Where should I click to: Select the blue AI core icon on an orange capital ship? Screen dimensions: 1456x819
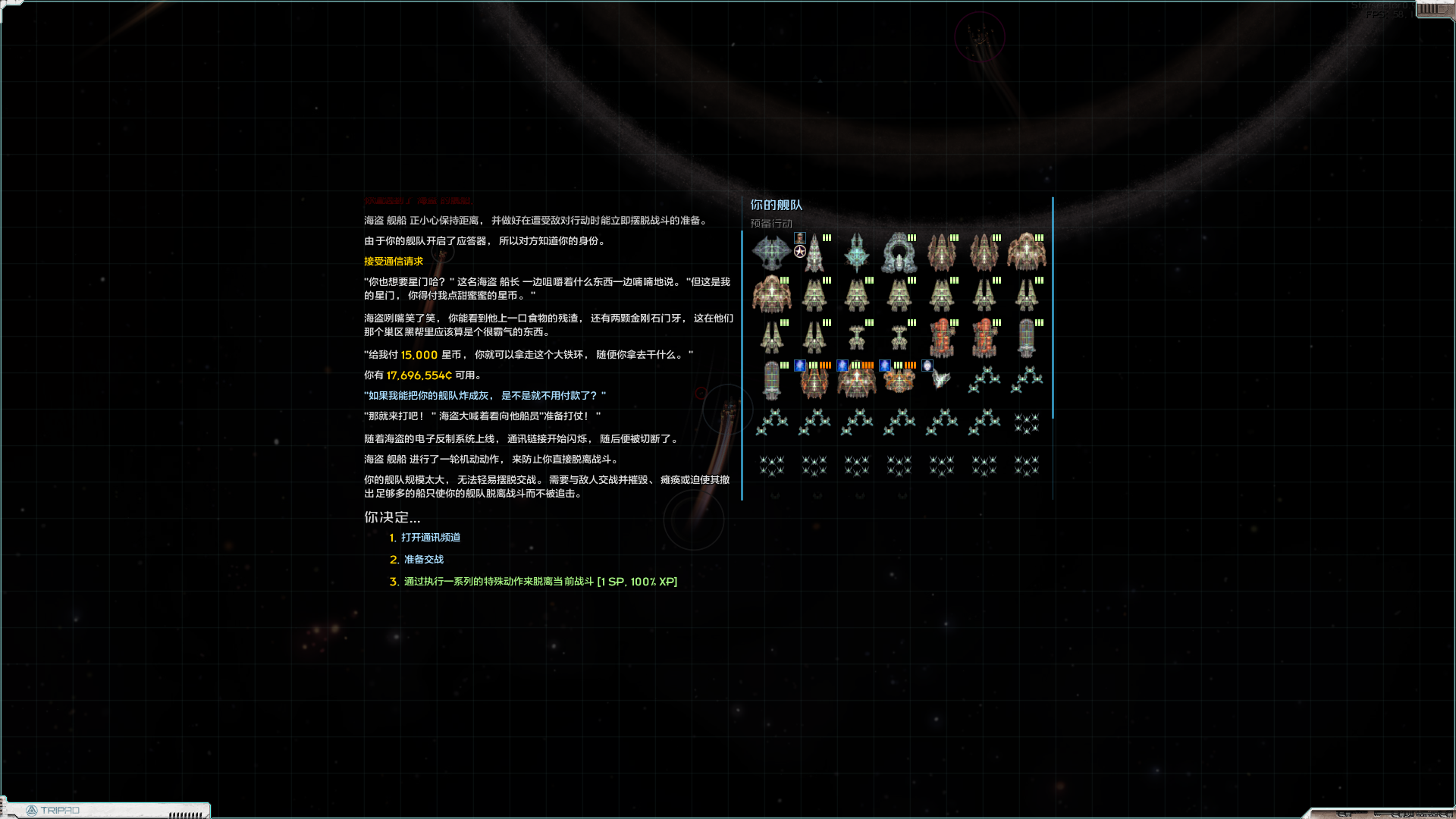click(x=800, y=366)
